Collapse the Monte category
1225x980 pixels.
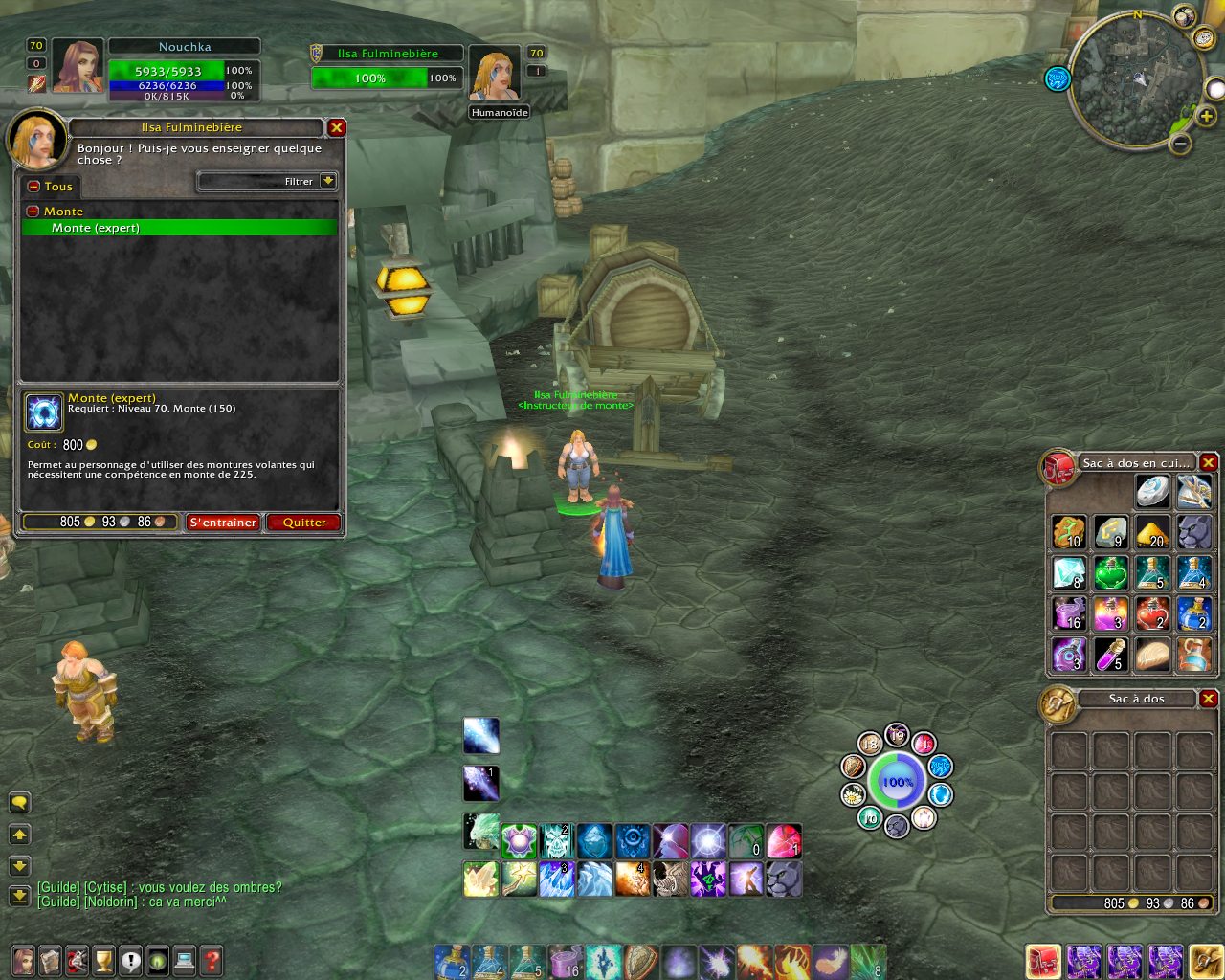33,212
